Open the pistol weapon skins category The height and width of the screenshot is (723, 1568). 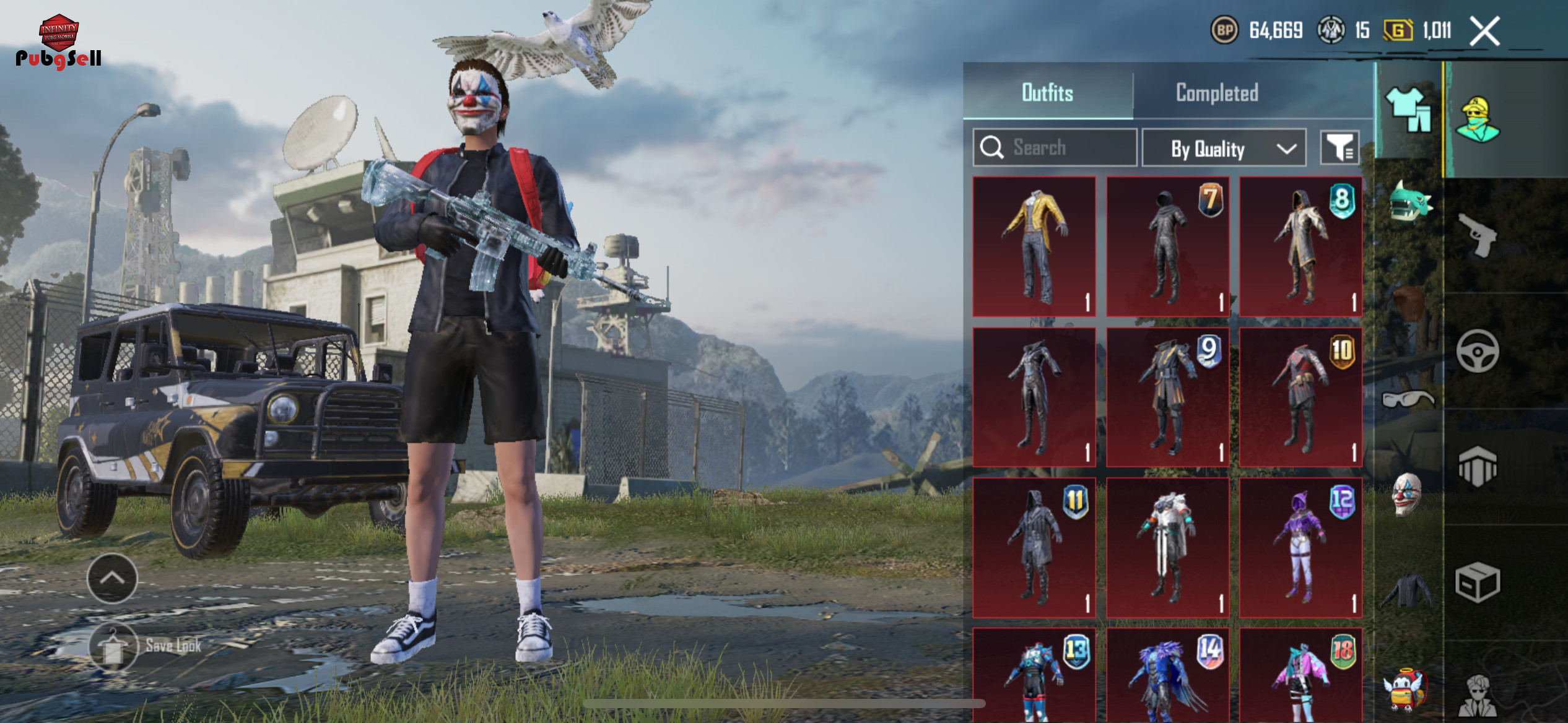1478,235
